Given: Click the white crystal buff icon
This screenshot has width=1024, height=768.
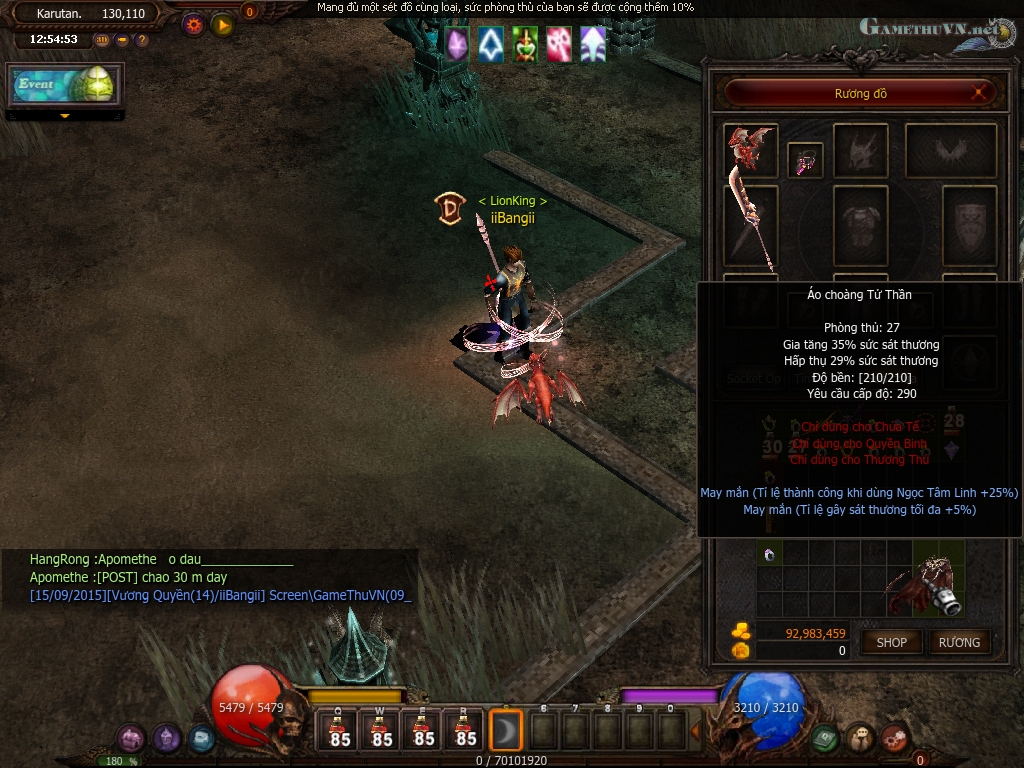Looking at the screenshot, I should [x=490, y=44].
